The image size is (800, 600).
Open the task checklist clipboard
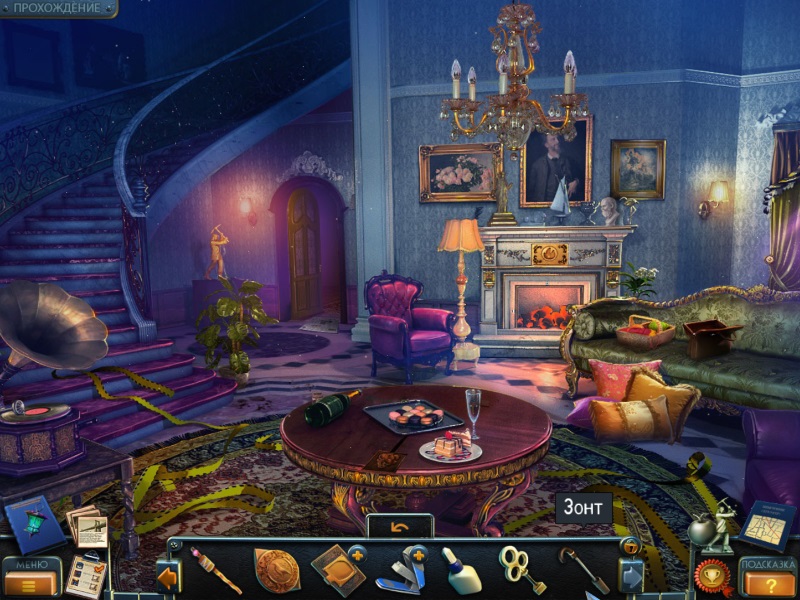[92, 574]
